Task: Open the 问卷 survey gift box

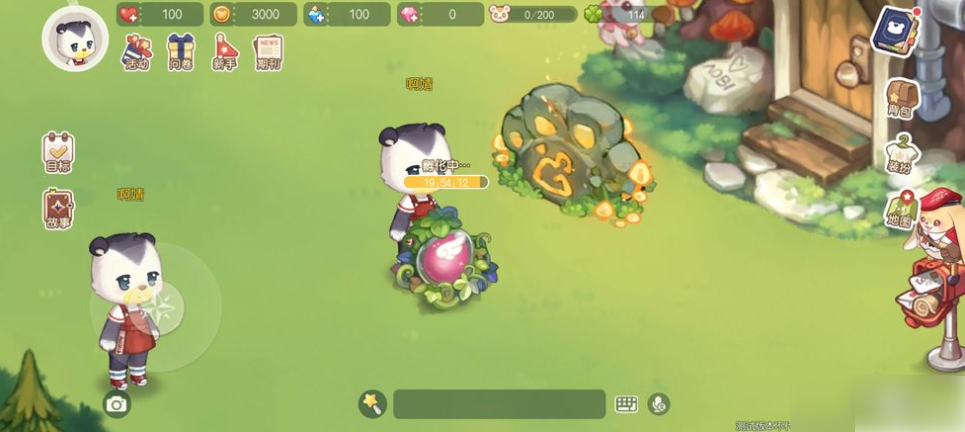Action: click(181, 51)
